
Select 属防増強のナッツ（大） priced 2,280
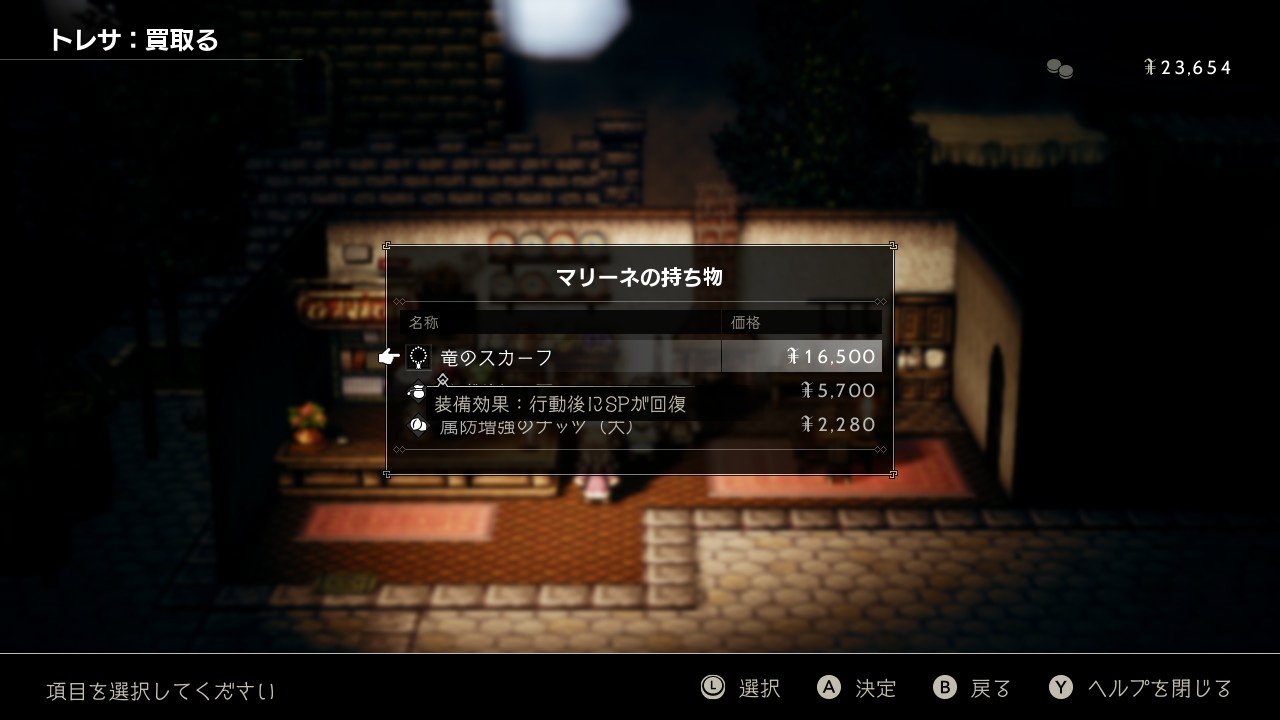[640, 426]
